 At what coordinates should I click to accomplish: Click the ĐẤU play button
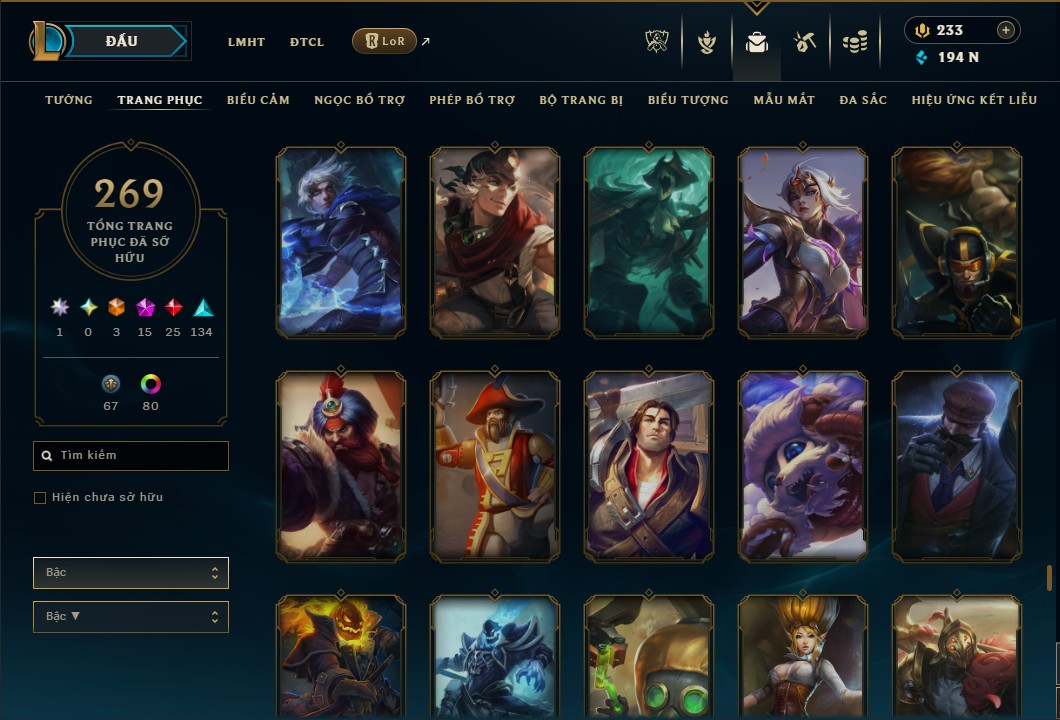[123, 41]
